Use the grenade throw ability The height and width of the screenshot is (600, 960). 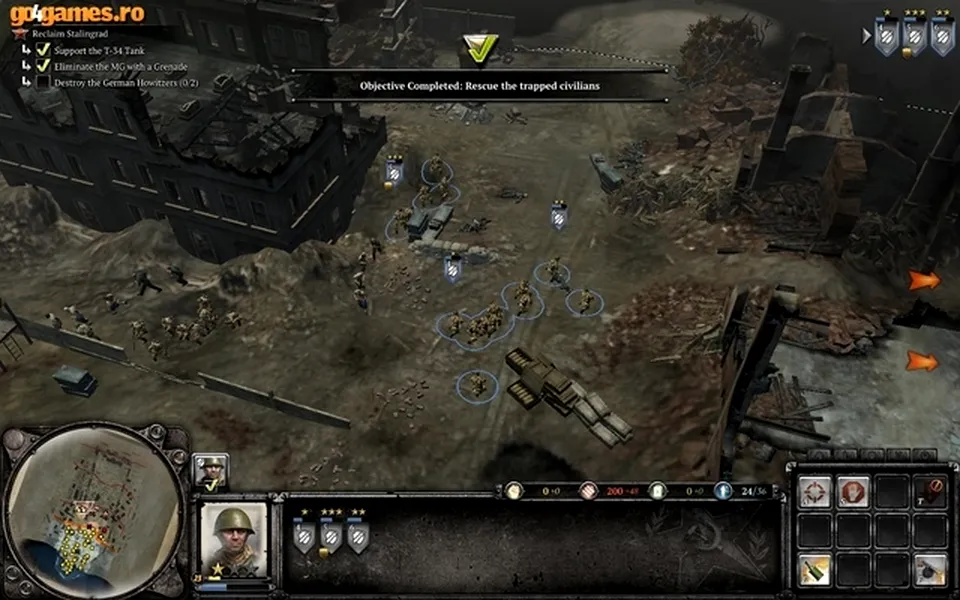coord(930,568)
